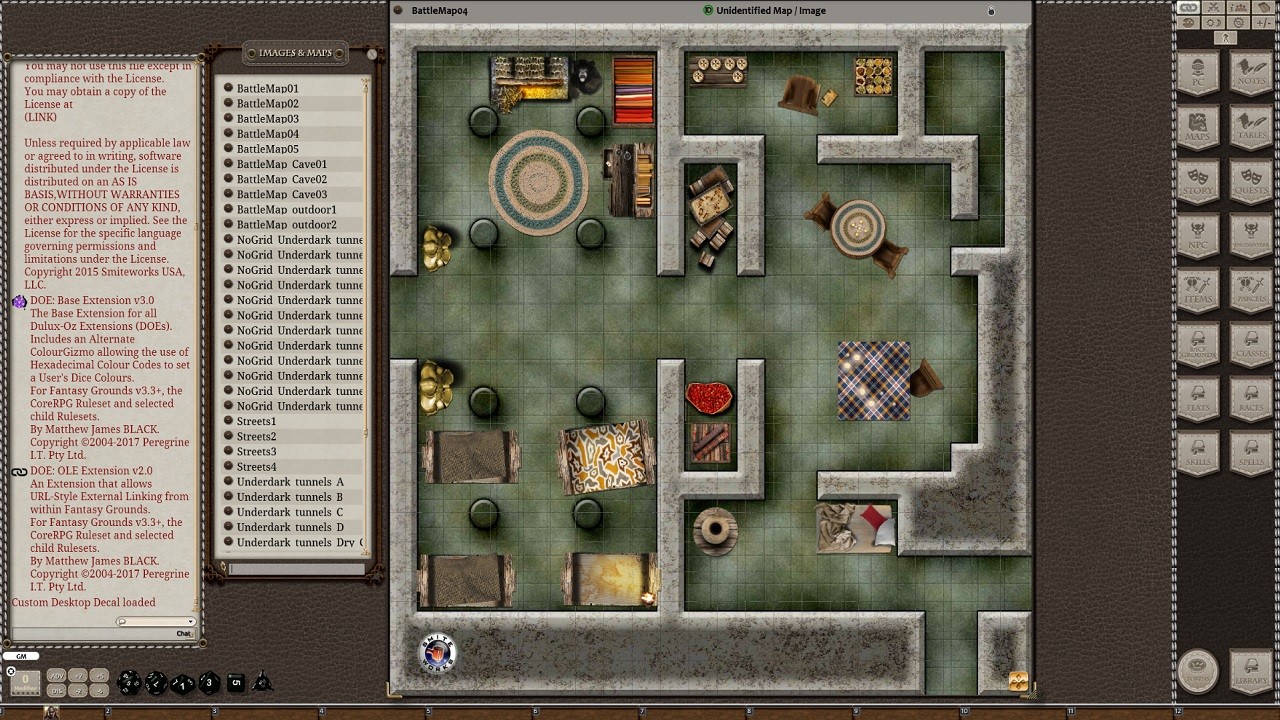1280x720 pixels.
Task: Open the Library button
Action: coord(1251,669)
